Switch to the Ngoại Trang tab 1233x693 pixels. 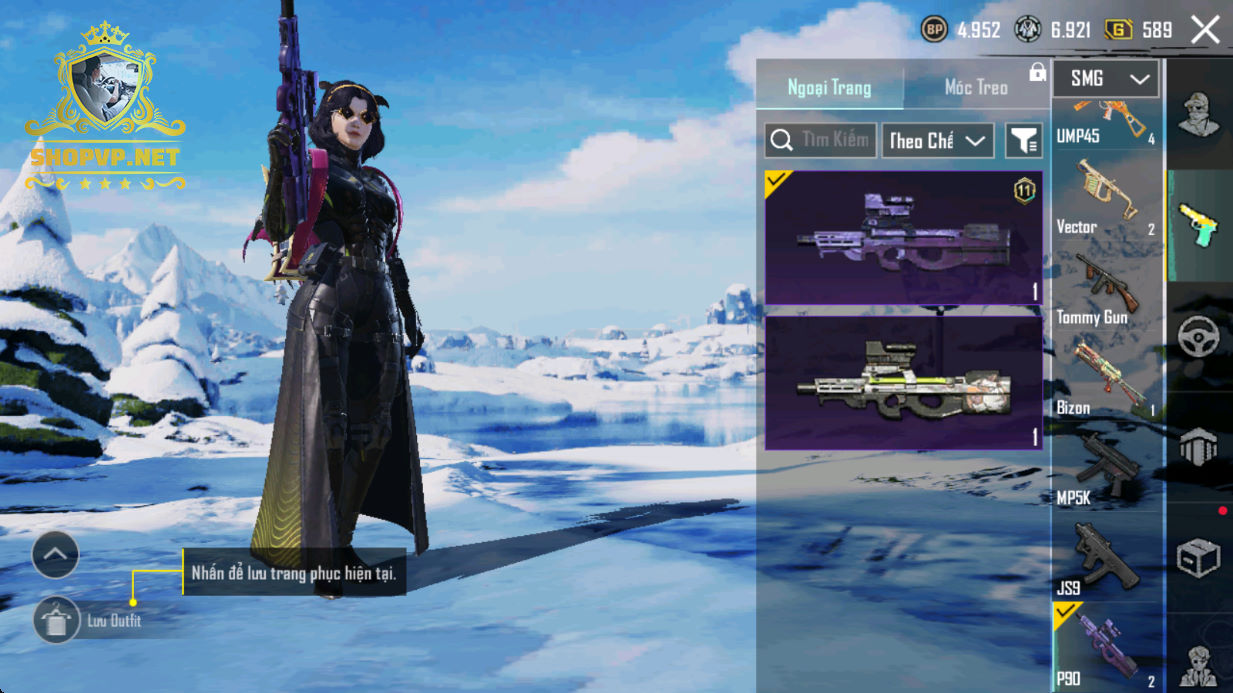click(829, 88)
